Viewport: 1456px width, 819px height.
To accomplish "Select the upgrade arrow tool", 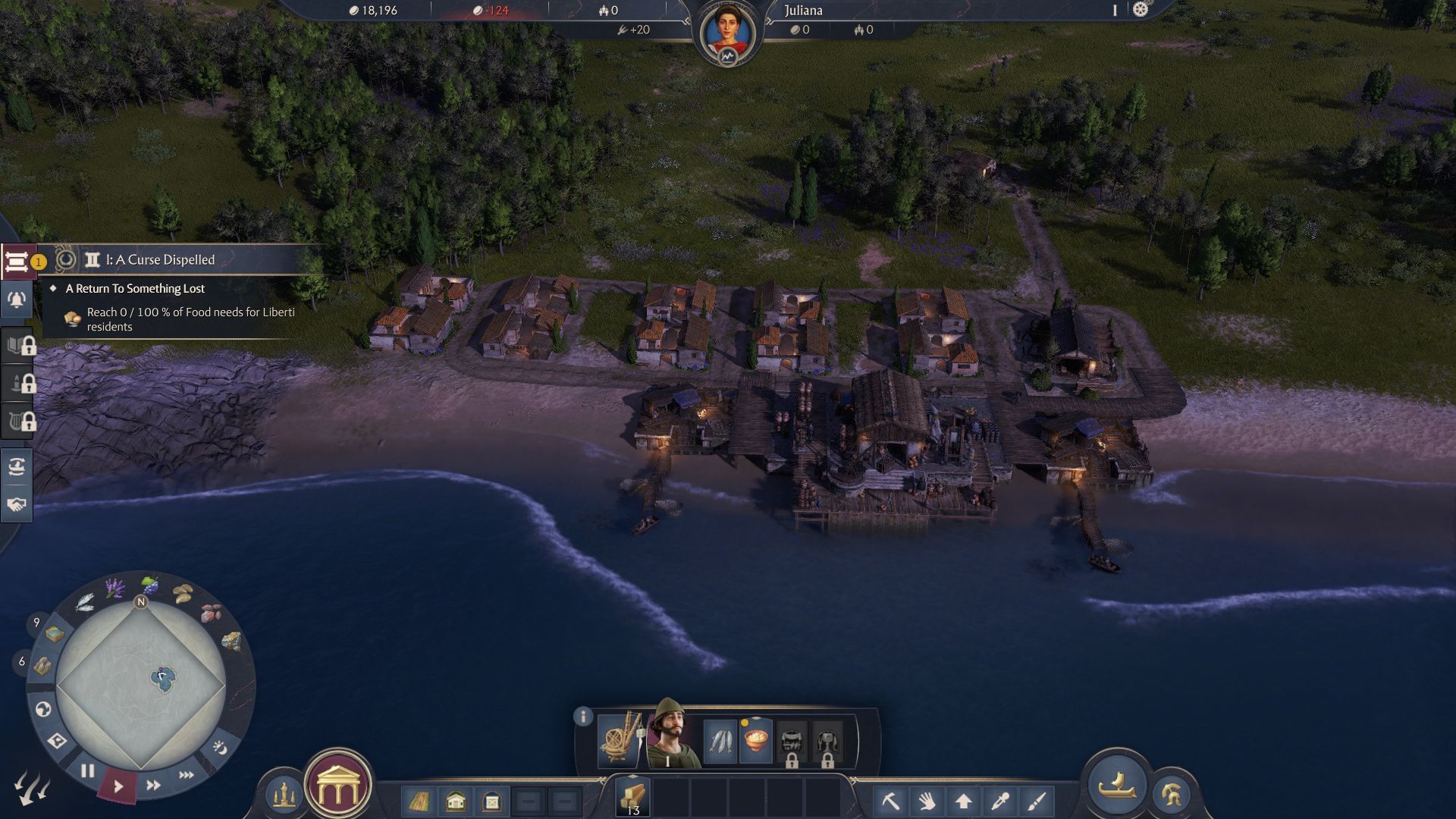I will click(x=963, y=801).
